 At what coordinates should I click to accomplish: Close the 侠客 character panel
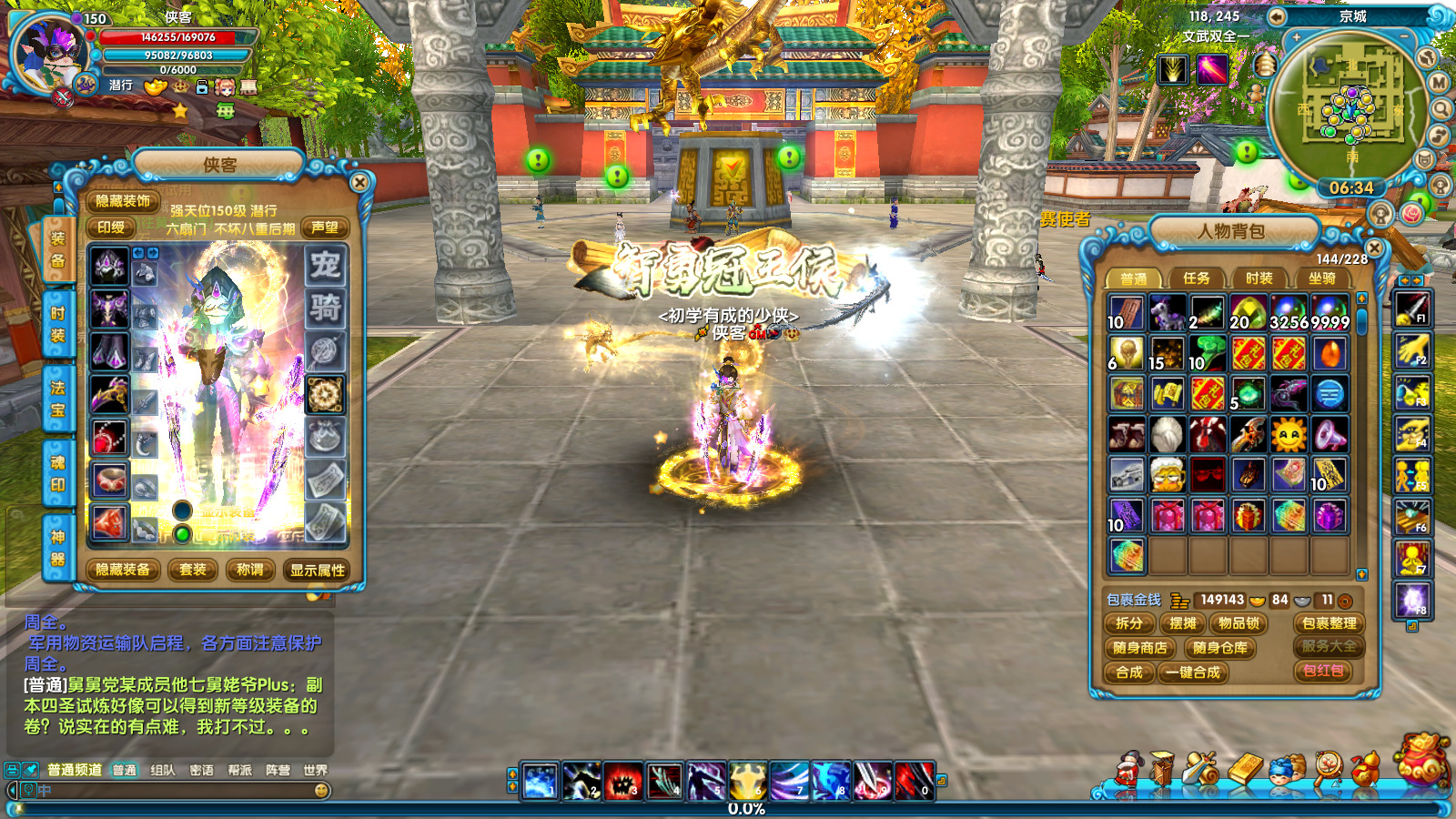tap(359, 182)
